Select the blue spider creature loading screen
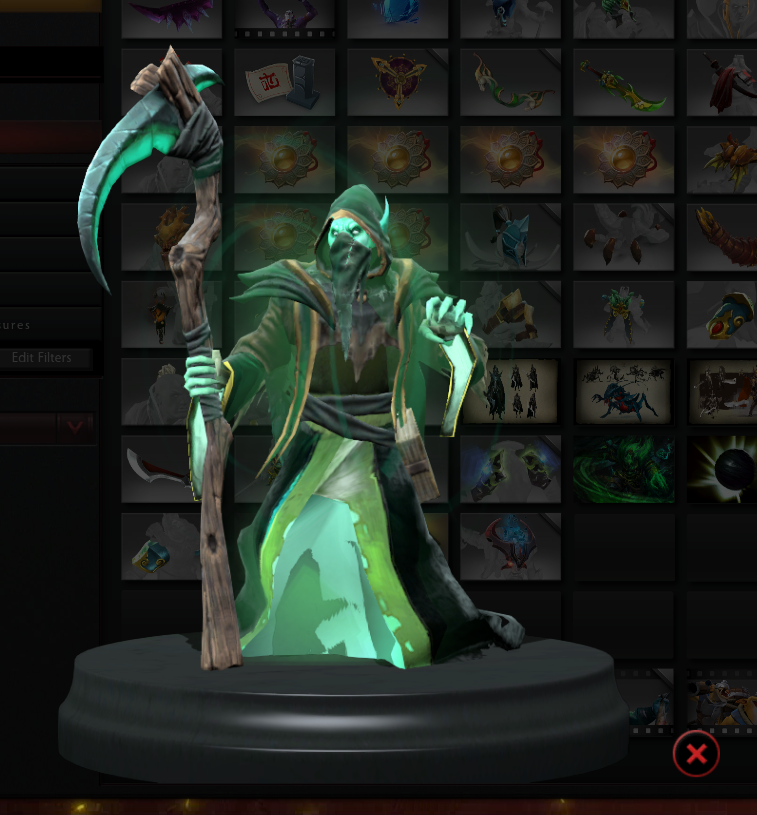This screenshot has height=815, width=757. click(623, 391)
